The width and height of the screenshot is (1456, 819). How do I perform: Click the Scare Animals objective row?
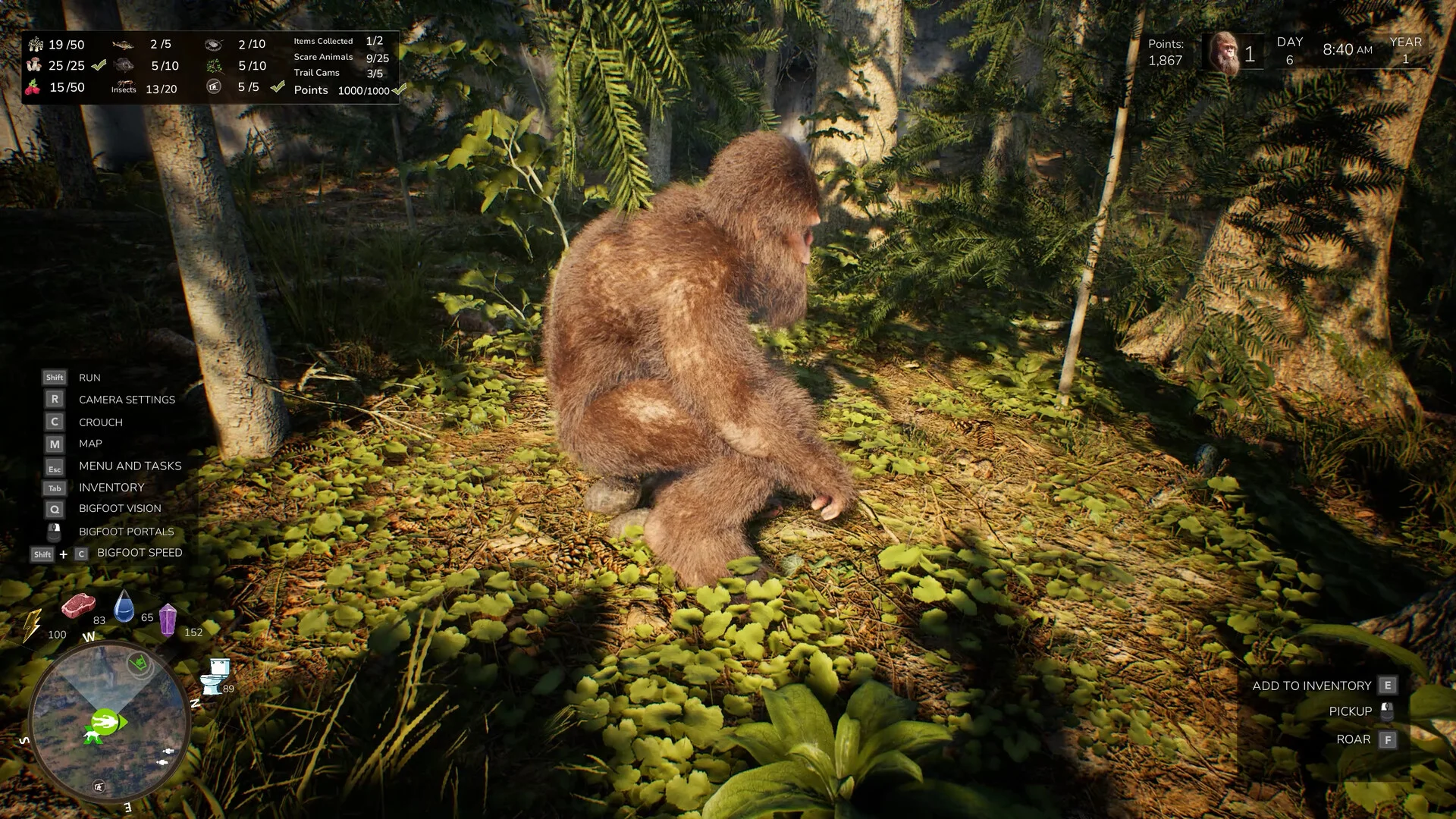(341, 57)
